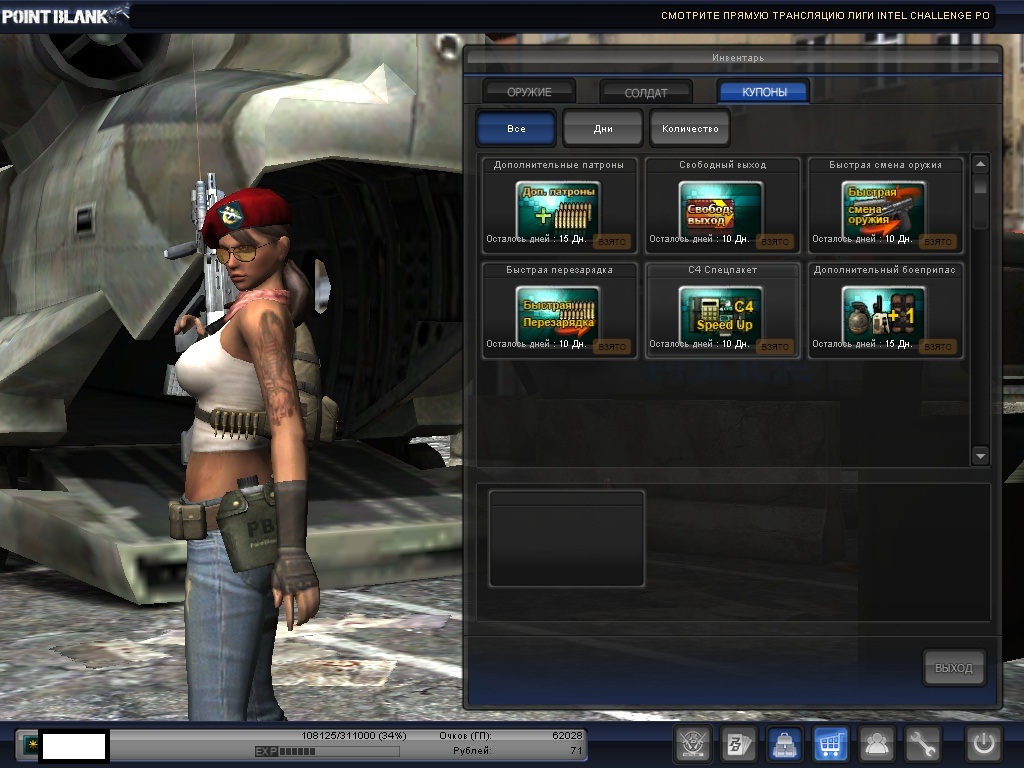Screen dimensions: 1024x768
Task: Filter coupons by Дни
Action: pyautogui.click(x=603, y=129)
